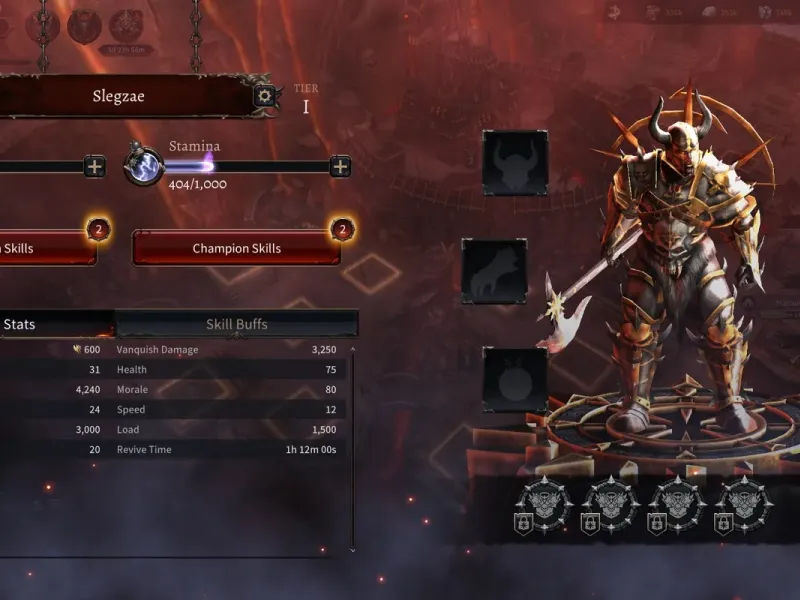This screenshot has height=600, width=800.
Task: Click the stamina orb icon
Action: click(x=144, y=166)
